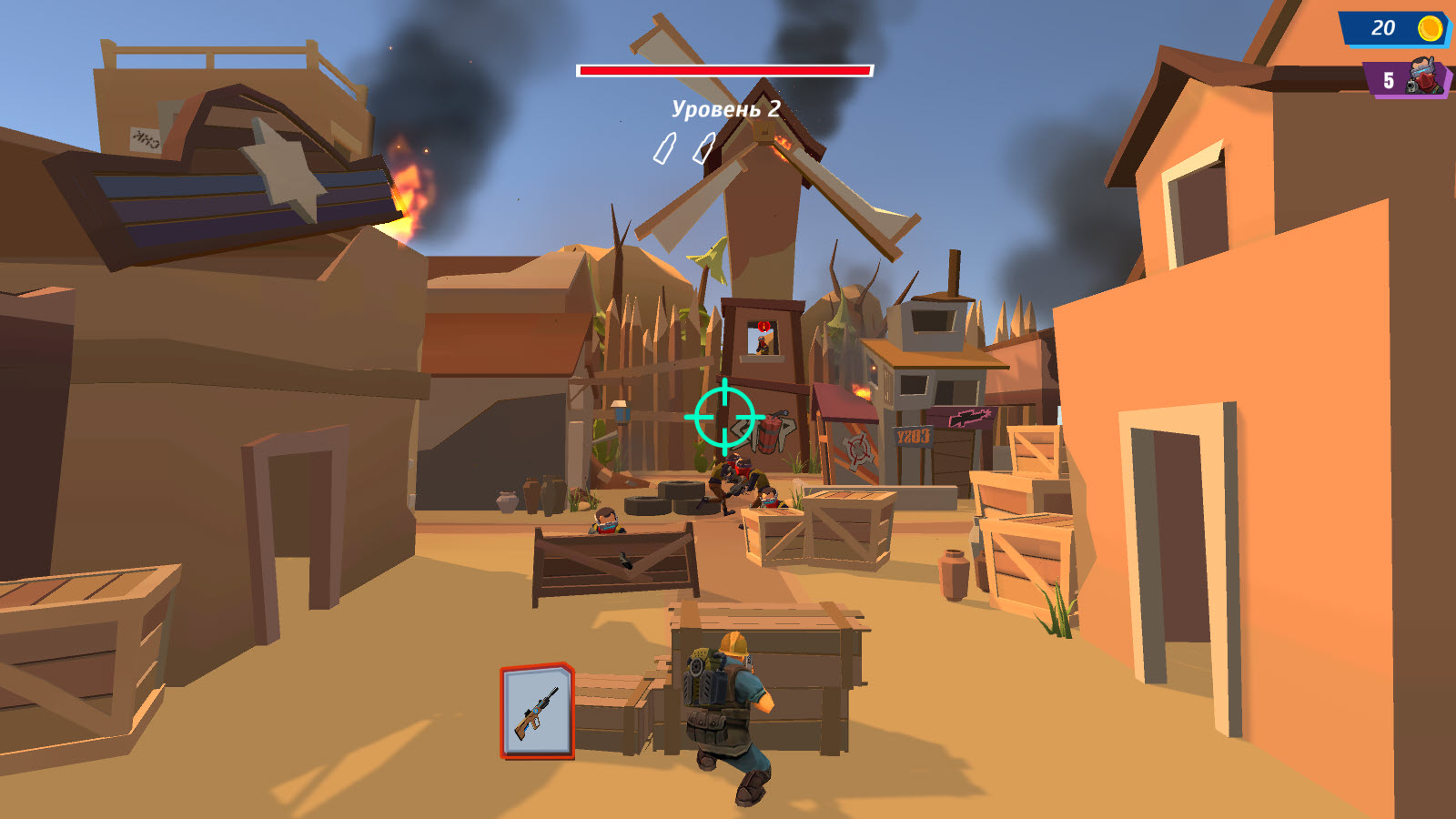Click the target emblem painted on the shop wall
This screenshot has width=1456, height=819.
click(859, 448)
